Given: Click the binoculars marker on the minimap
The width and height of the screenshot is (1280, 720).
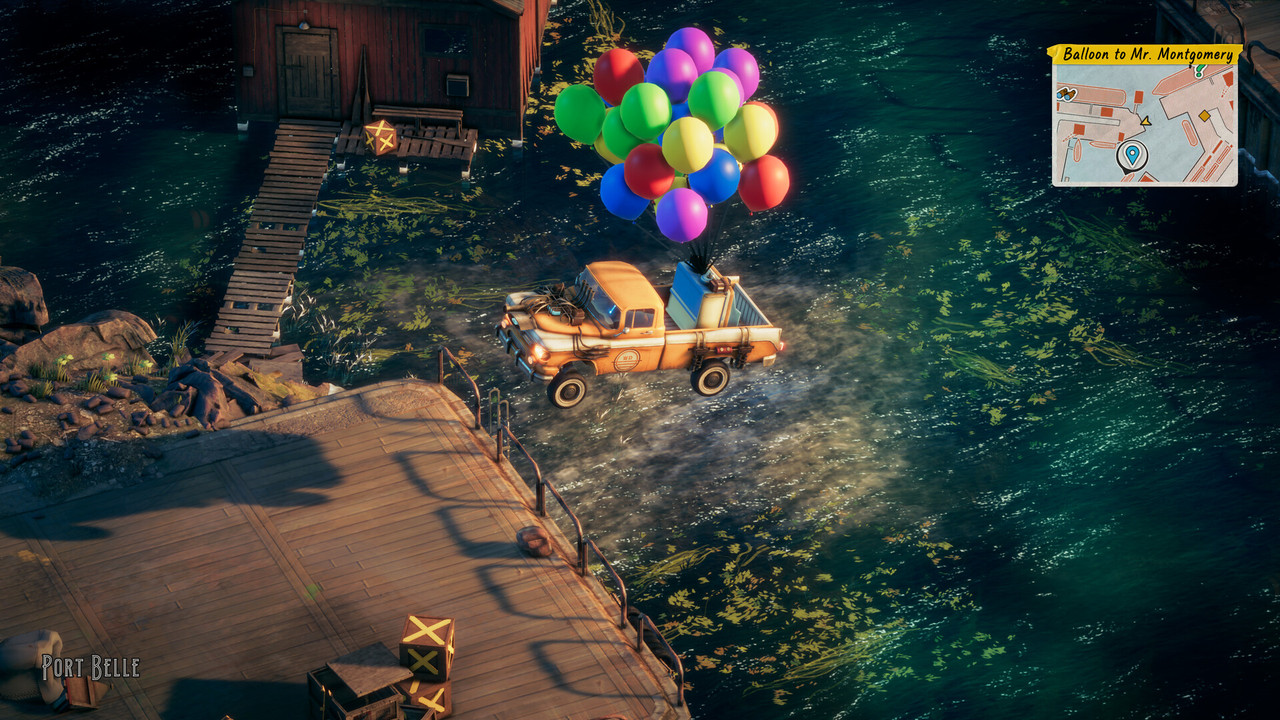Looking at the screenshot, I should click(1067, 93).
